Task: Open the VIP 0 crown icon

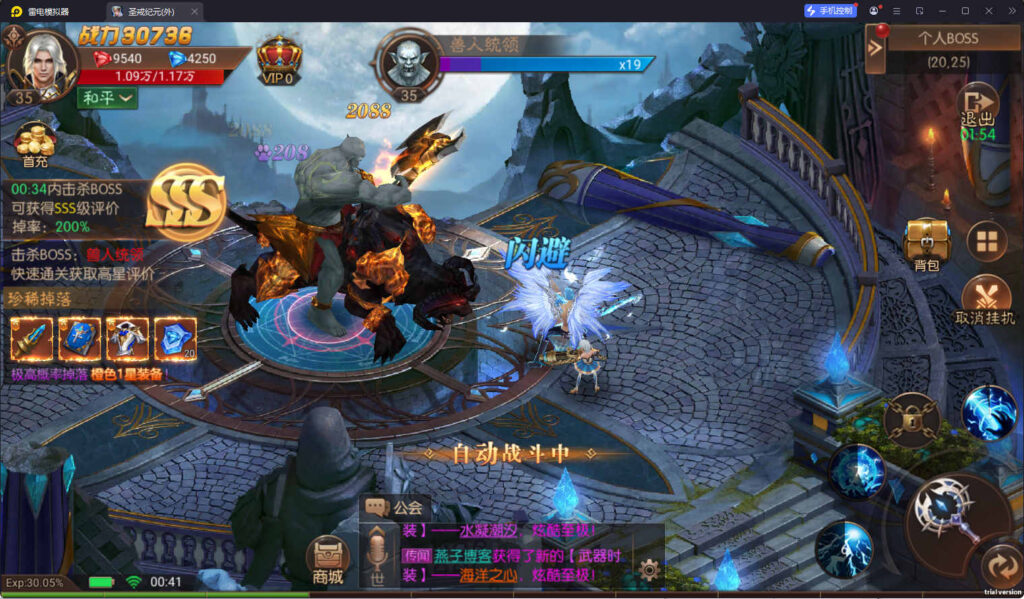Action: click(278, 61)
